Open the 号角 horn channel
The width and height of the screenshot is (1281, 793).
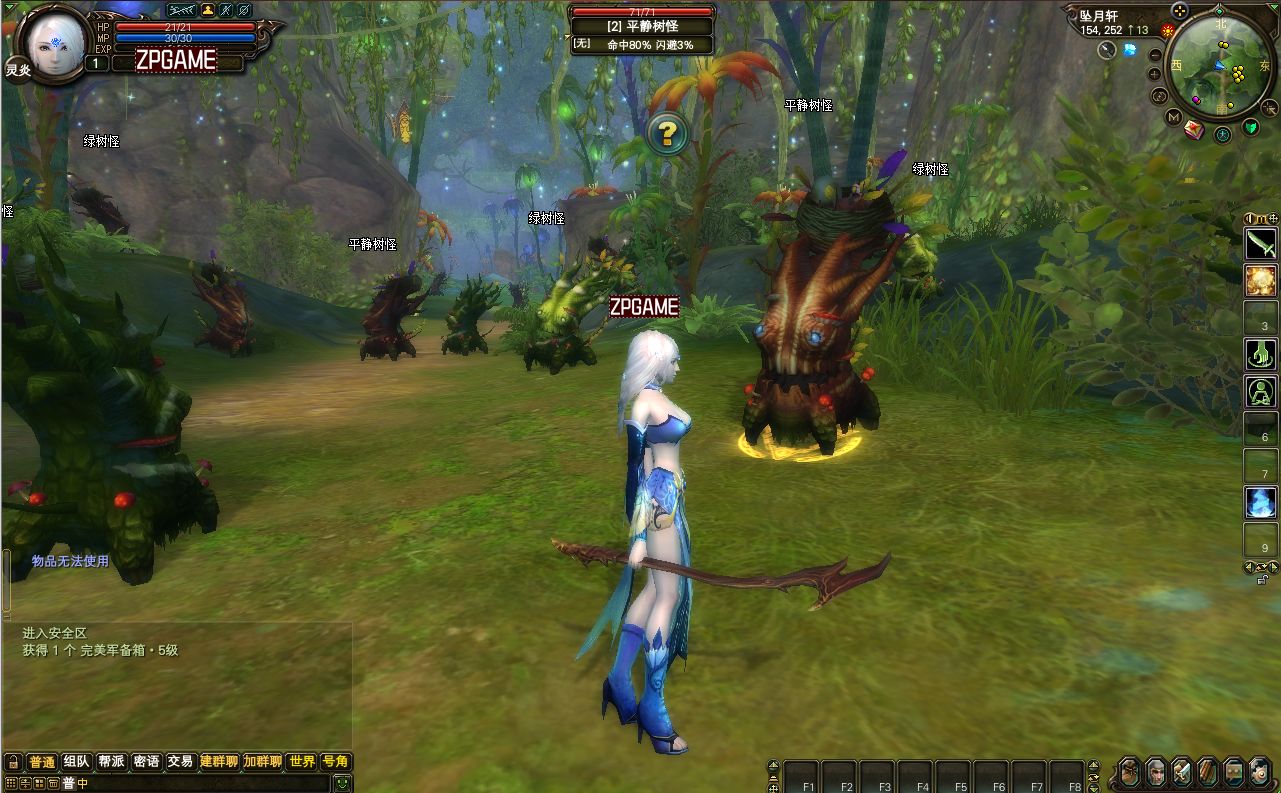tap(335, 762)
